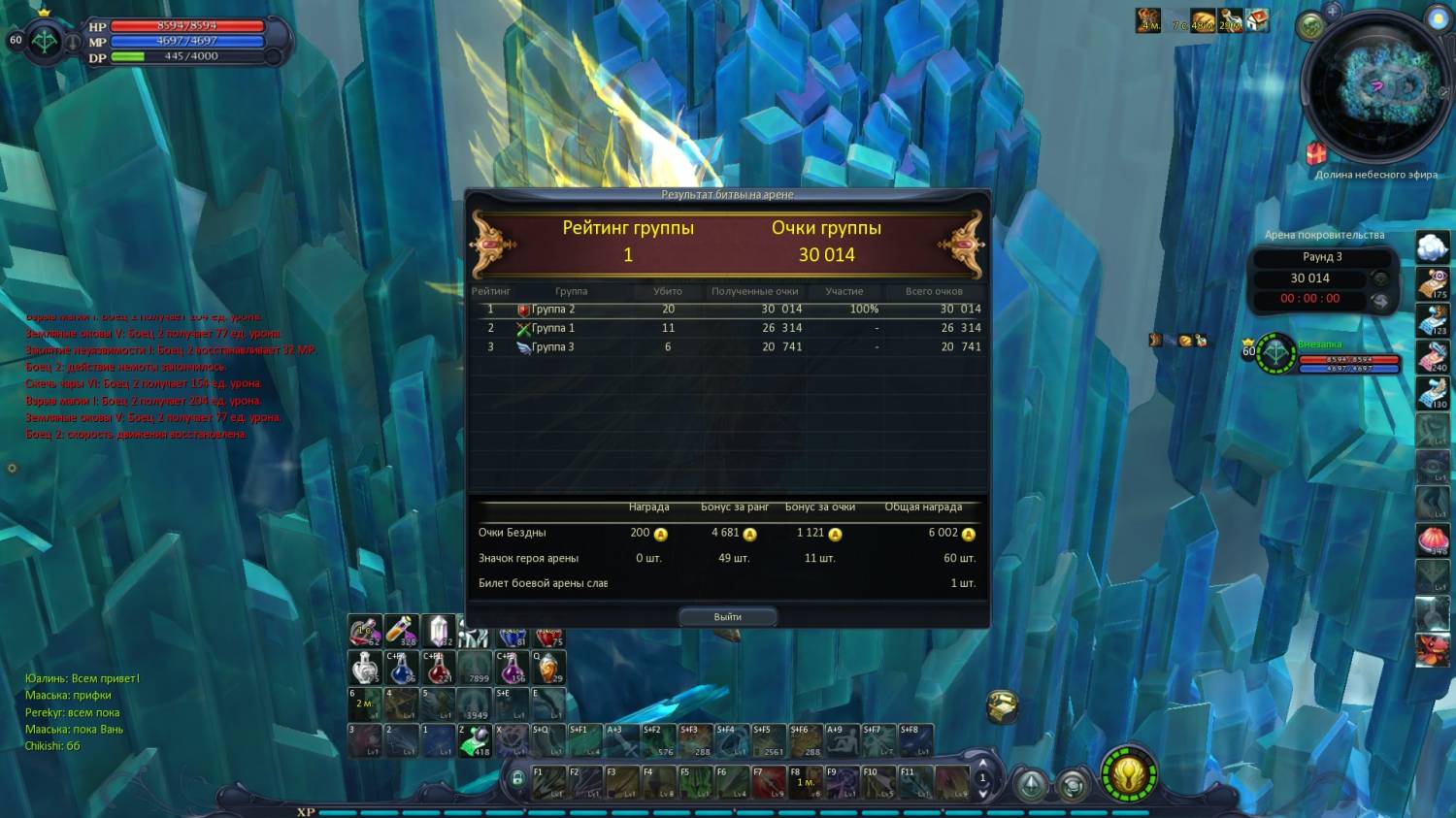Use the Z green scroll item slot
The width and height of the screenshot is (1456, 818).
[x=475, y=740]
